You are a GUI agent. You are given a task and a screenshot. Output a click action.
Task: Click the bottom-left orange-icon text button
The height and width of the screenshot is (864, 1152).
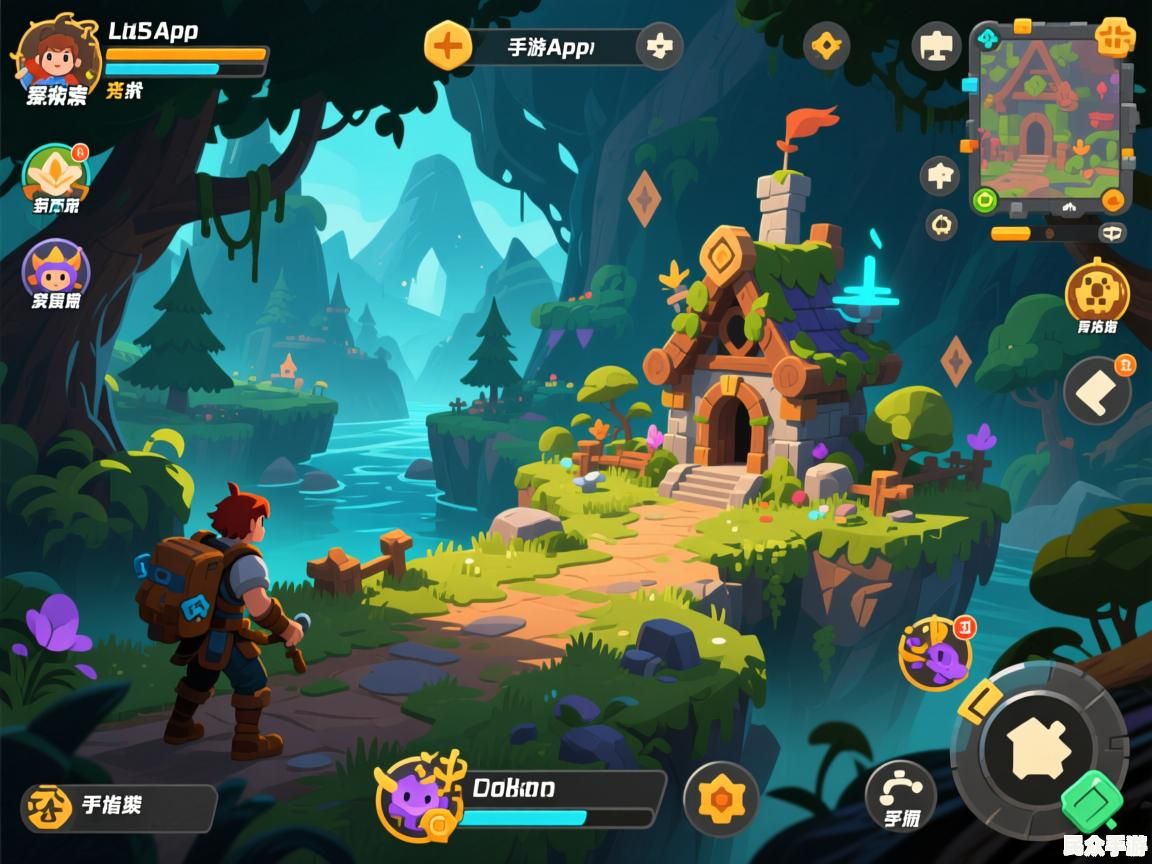coord(118,807)
